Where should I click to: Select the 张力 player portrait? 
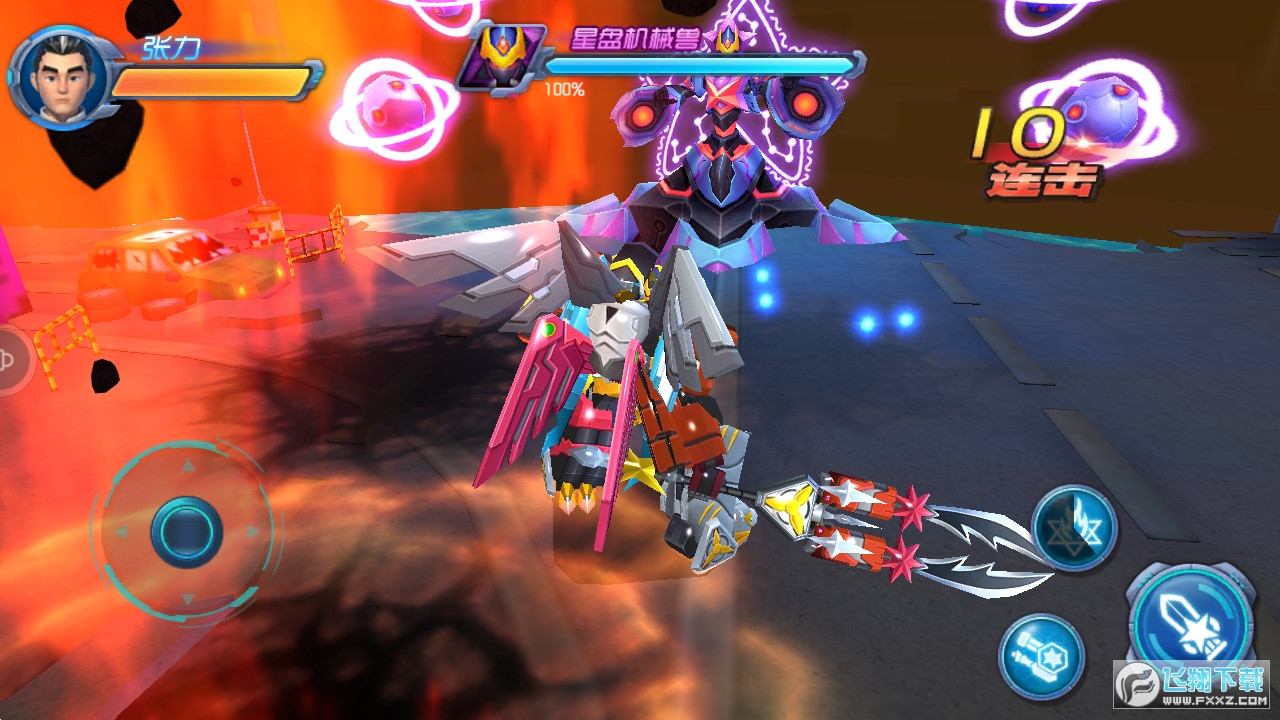[62, 78]
